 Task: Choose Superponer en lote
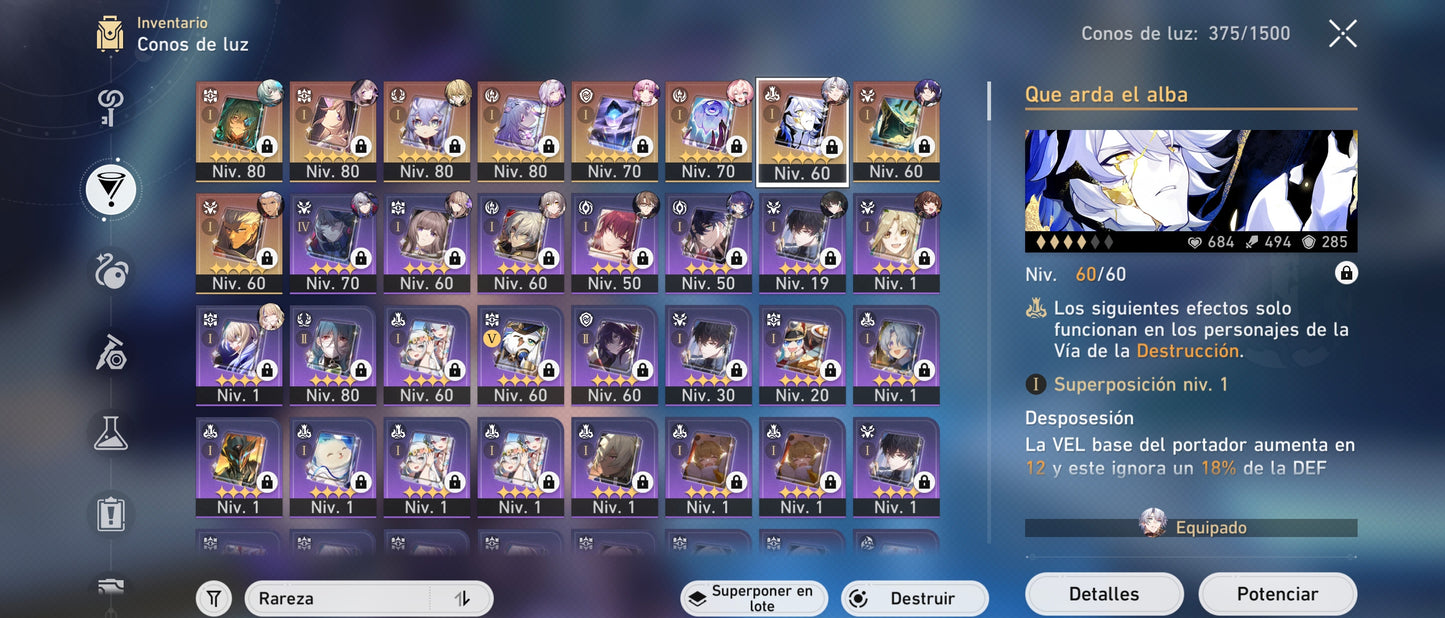(x=754, y=599)
